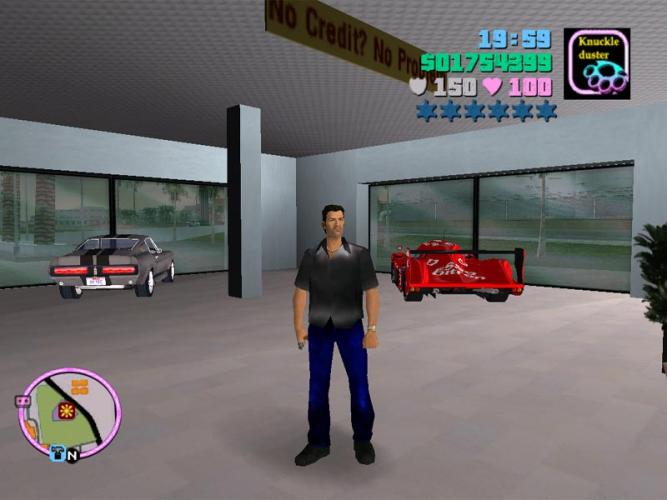Screen dimensions: 667x500
Task: Select the blue shirt clothes marker on radar
Action: (58, 453)
